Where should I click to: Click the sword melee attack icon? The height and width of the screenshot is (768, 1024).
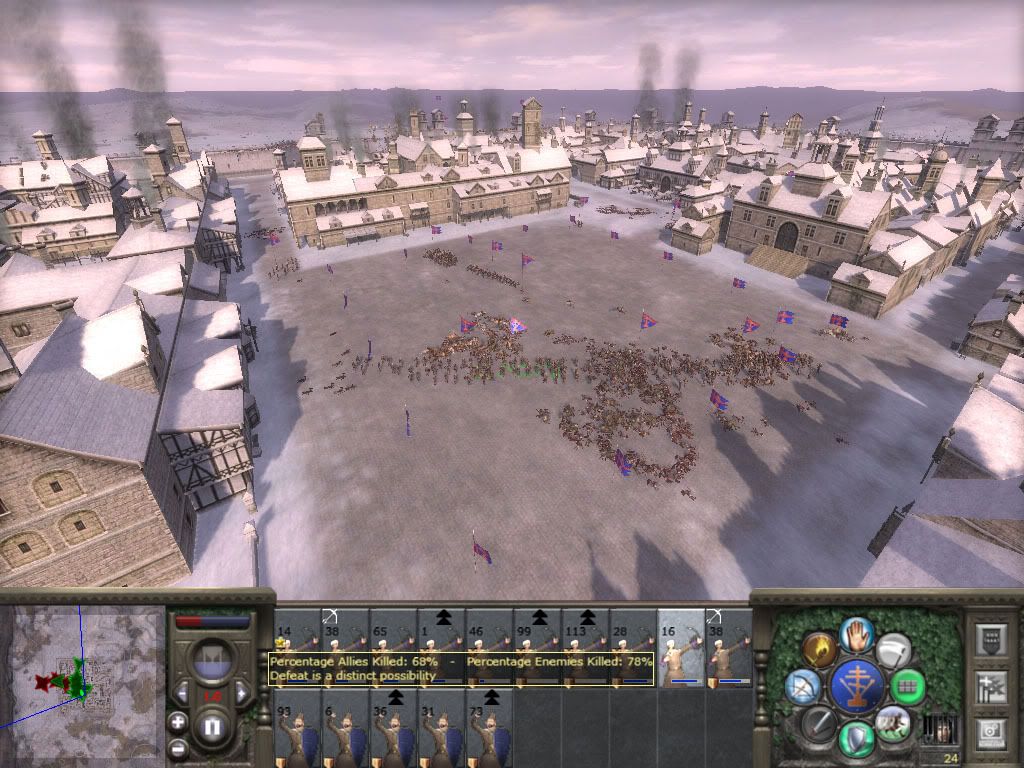pos(818,722)
